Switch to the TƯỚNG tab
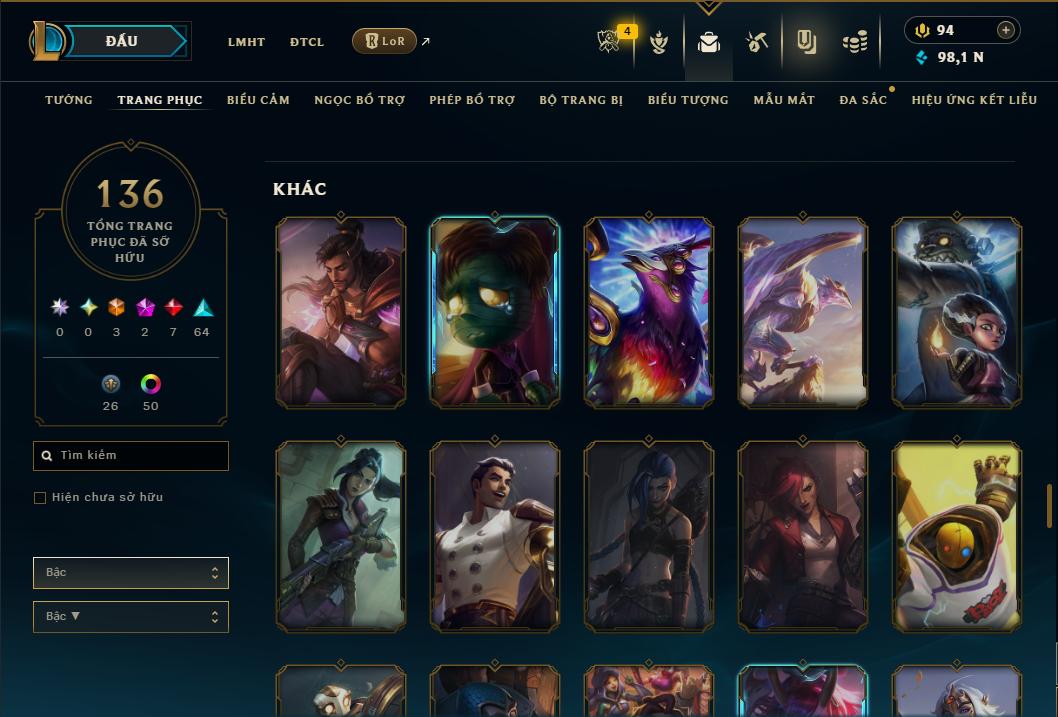 69,100
